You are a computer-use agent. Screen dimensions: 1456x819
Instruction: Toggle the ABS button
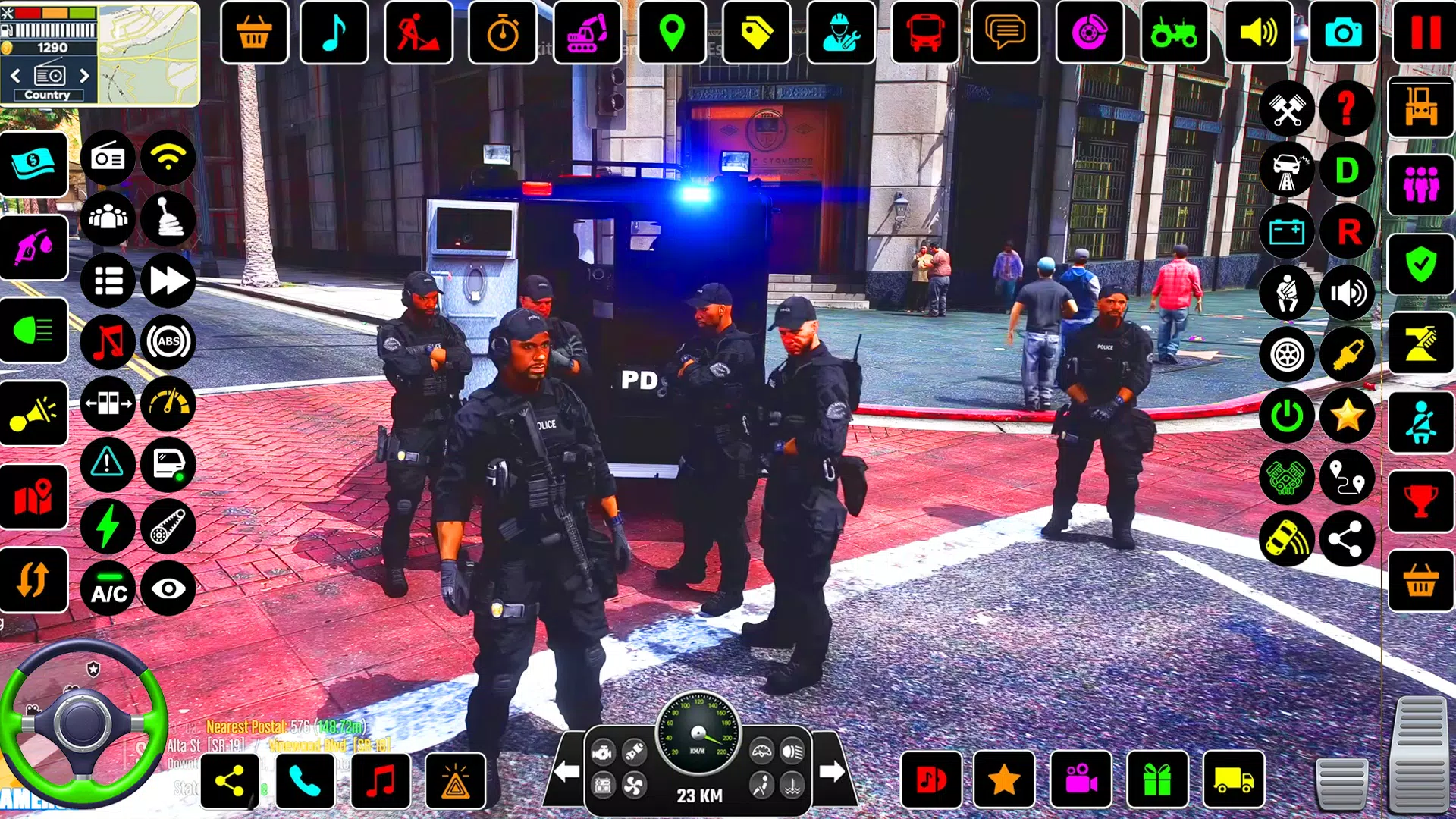point(168,342)
